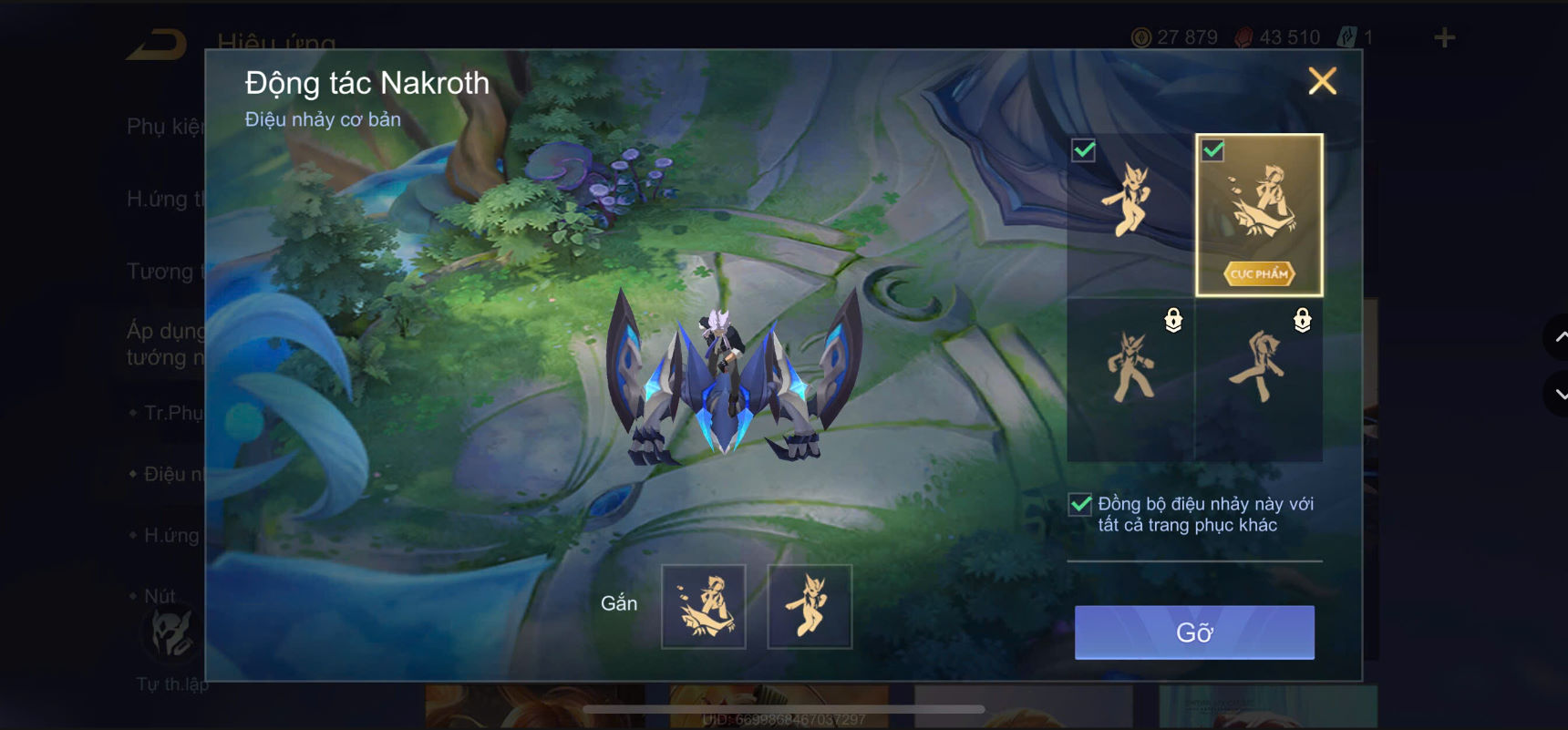This screenshot has width=1568, height=730.
Task: Click the gold coin currency icon
Action: point(1141,36)
